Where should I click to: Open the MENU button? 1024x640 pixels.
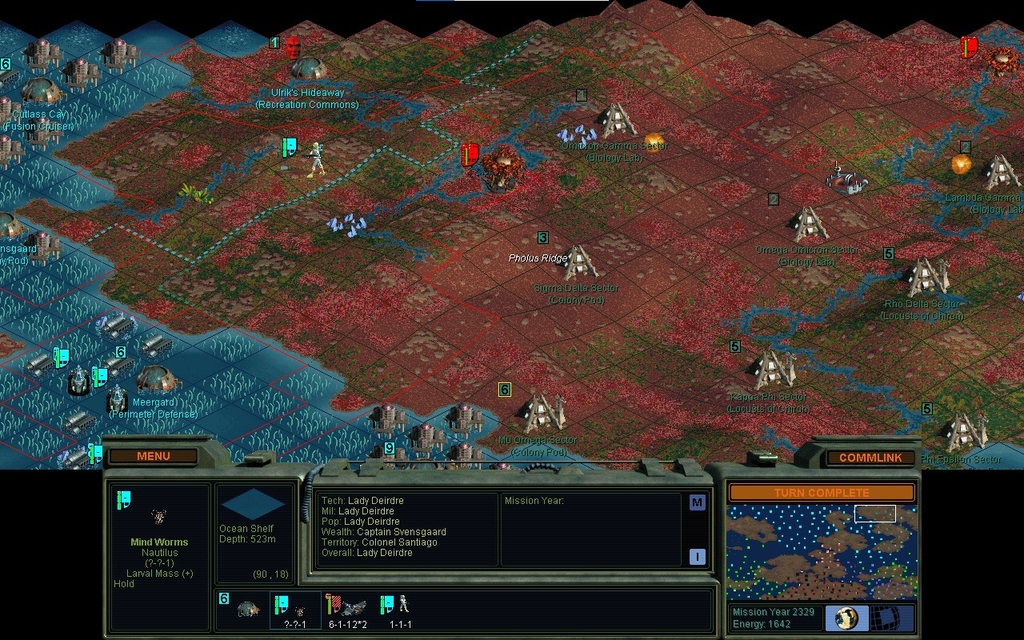coord(153,457)
